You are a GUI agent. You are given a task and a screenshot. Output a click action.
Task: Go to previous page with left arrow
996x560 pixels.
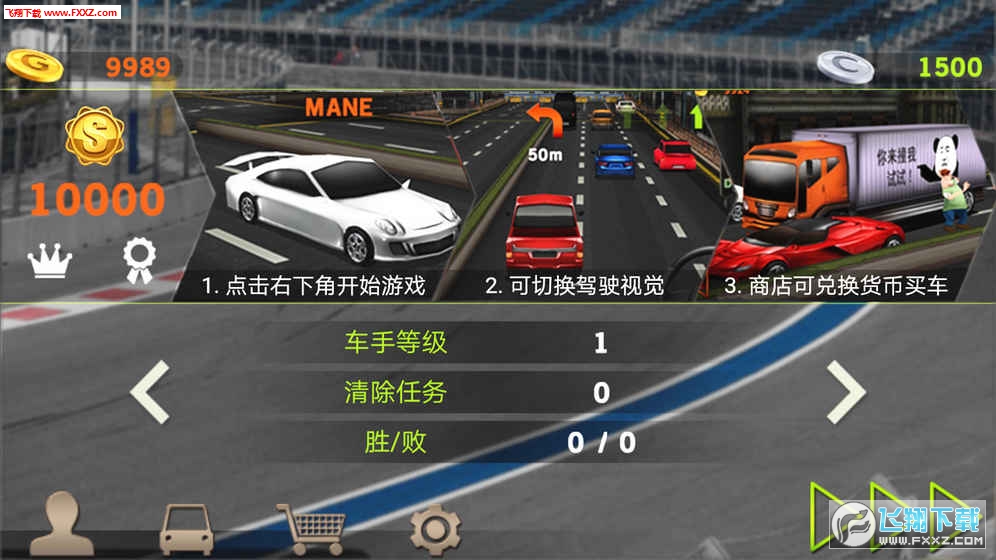tap(151, 391)
